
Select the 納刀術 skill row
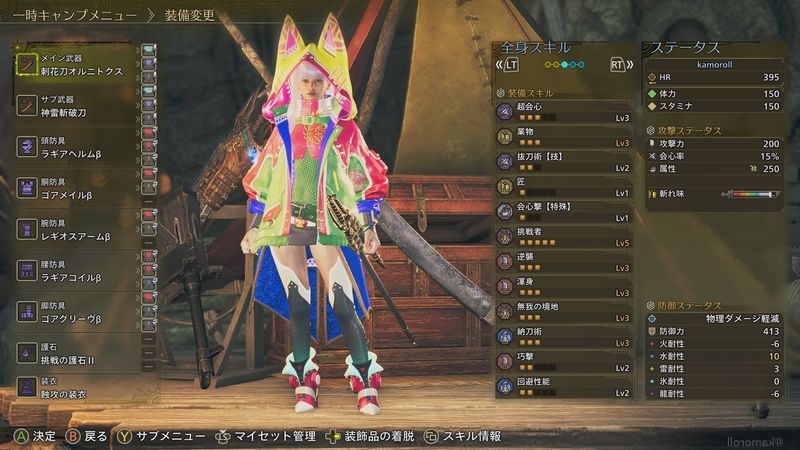(565, 336)
